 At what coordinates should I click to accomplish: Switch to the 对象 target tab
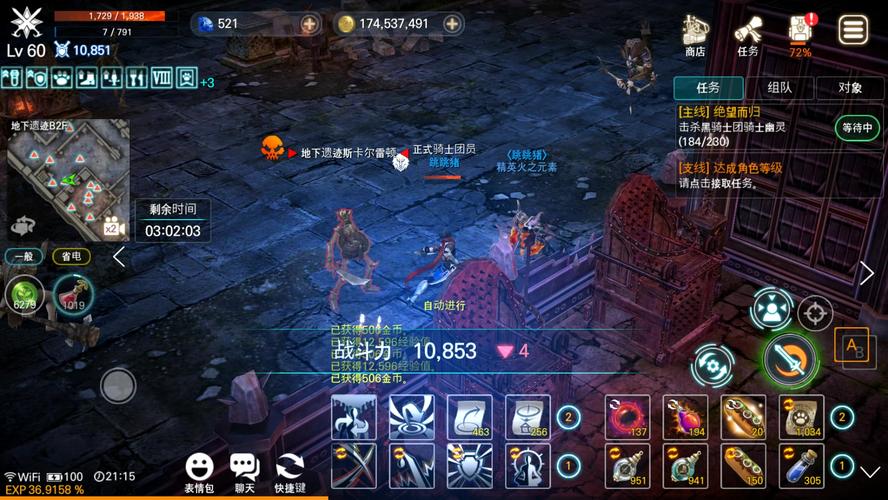point(850,88)
